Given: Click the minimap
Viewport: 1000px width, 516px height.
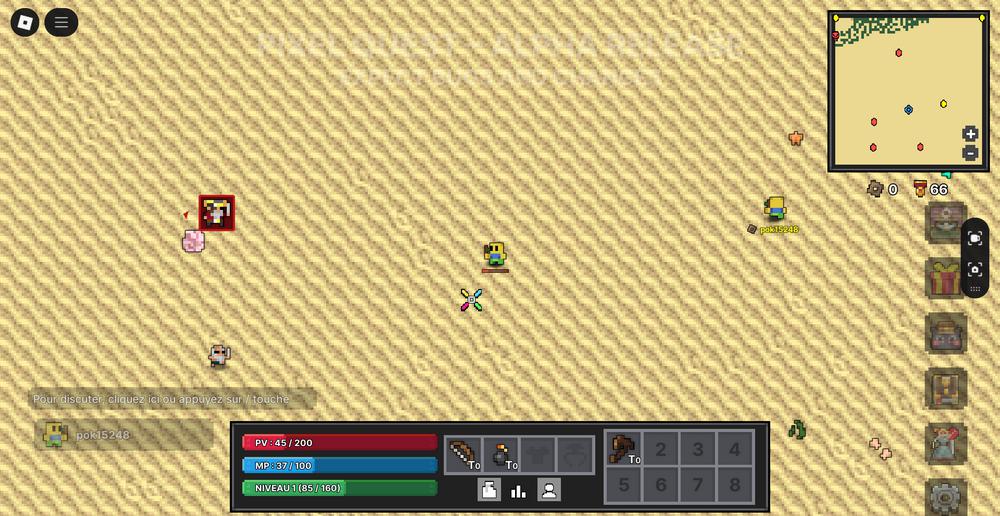Looking at the screenshot, I should 908,90.
